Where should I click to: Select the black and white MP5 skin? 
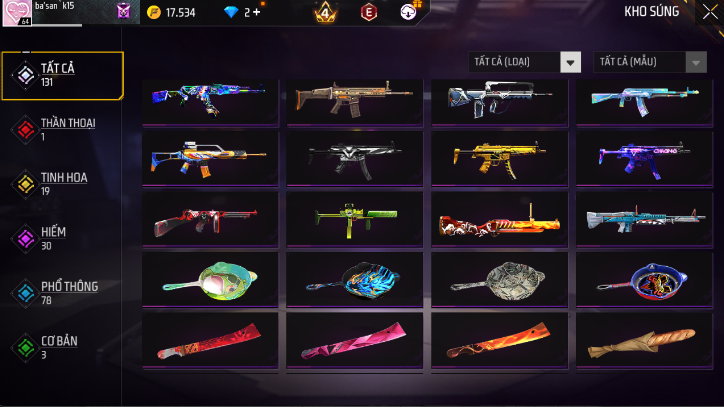tap(355, 156)
